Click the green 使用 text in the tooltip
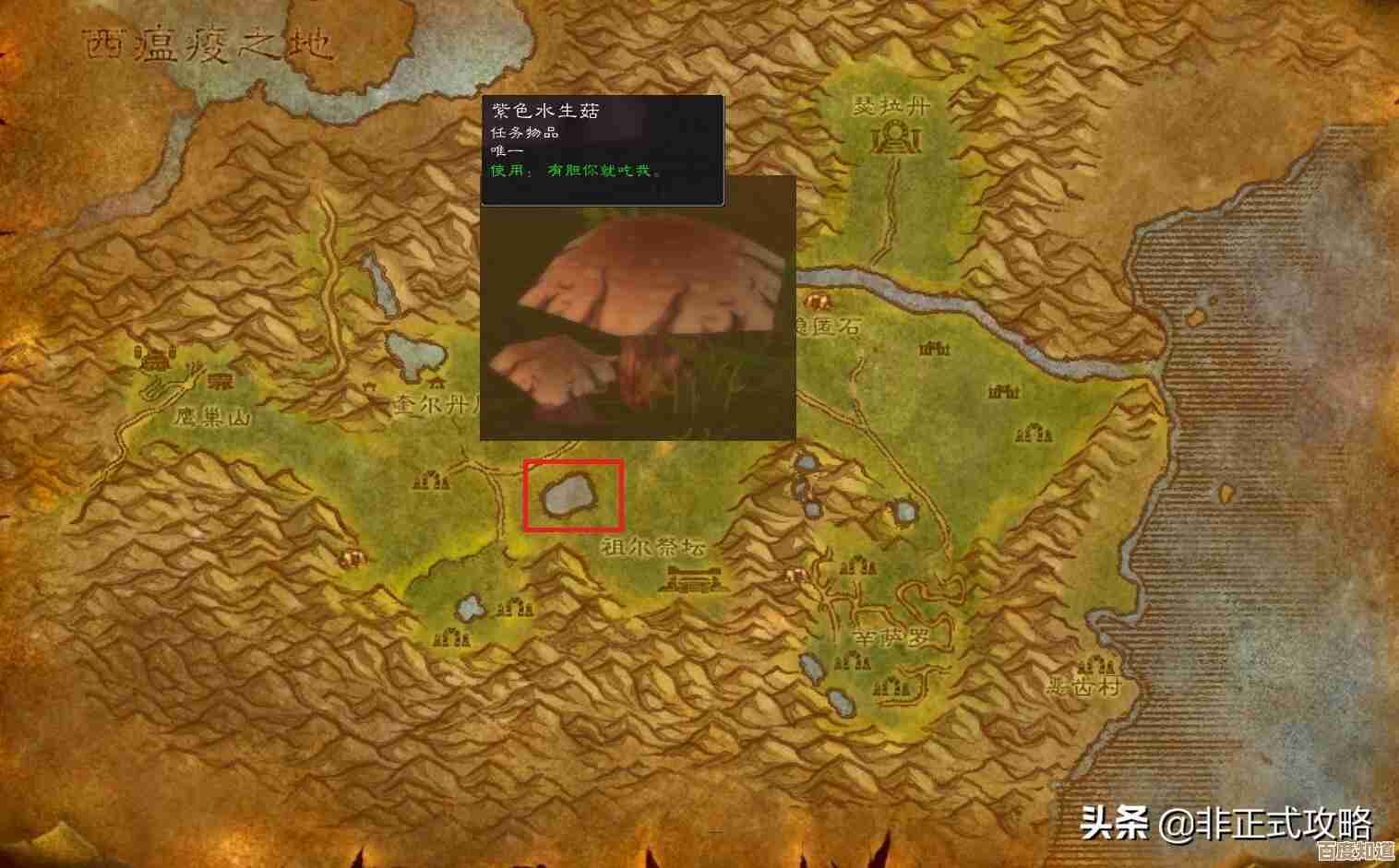This screenshot has width=1399, height=868. [x=506, y=171]
